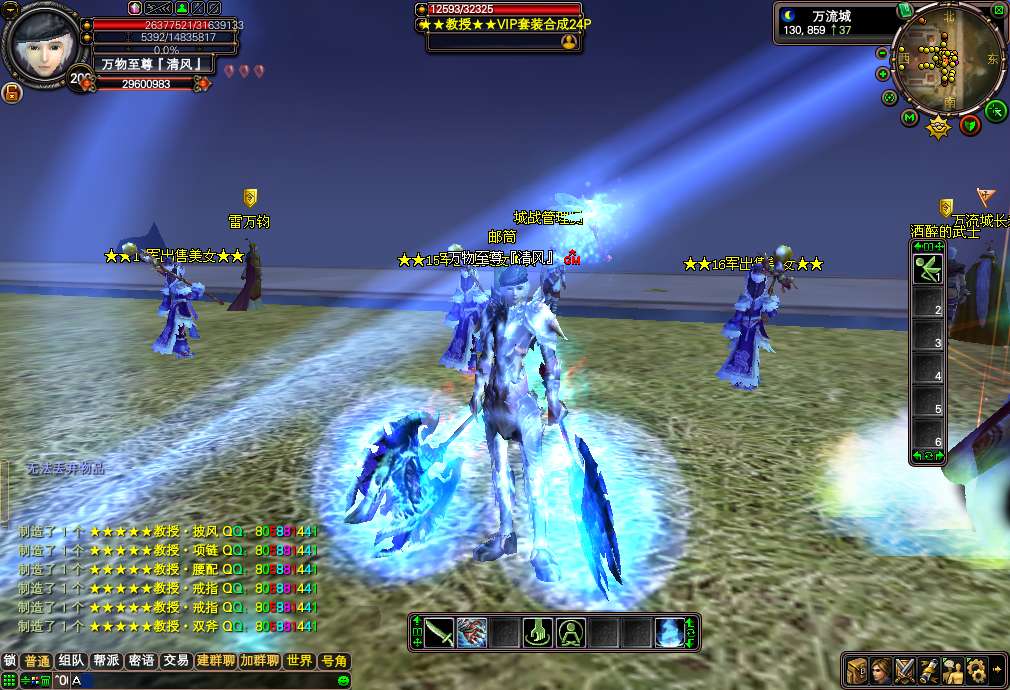Open the treasure chest inventory bag
Viewport: 1010px width, 690px height.
856,669
